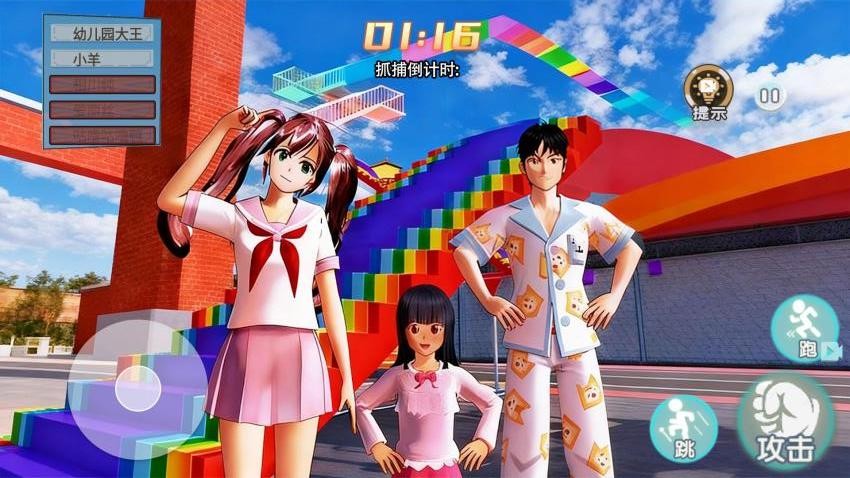
Task: Select the 幼儿园大王 row in the player list
Action: click(x=101, y=33)
